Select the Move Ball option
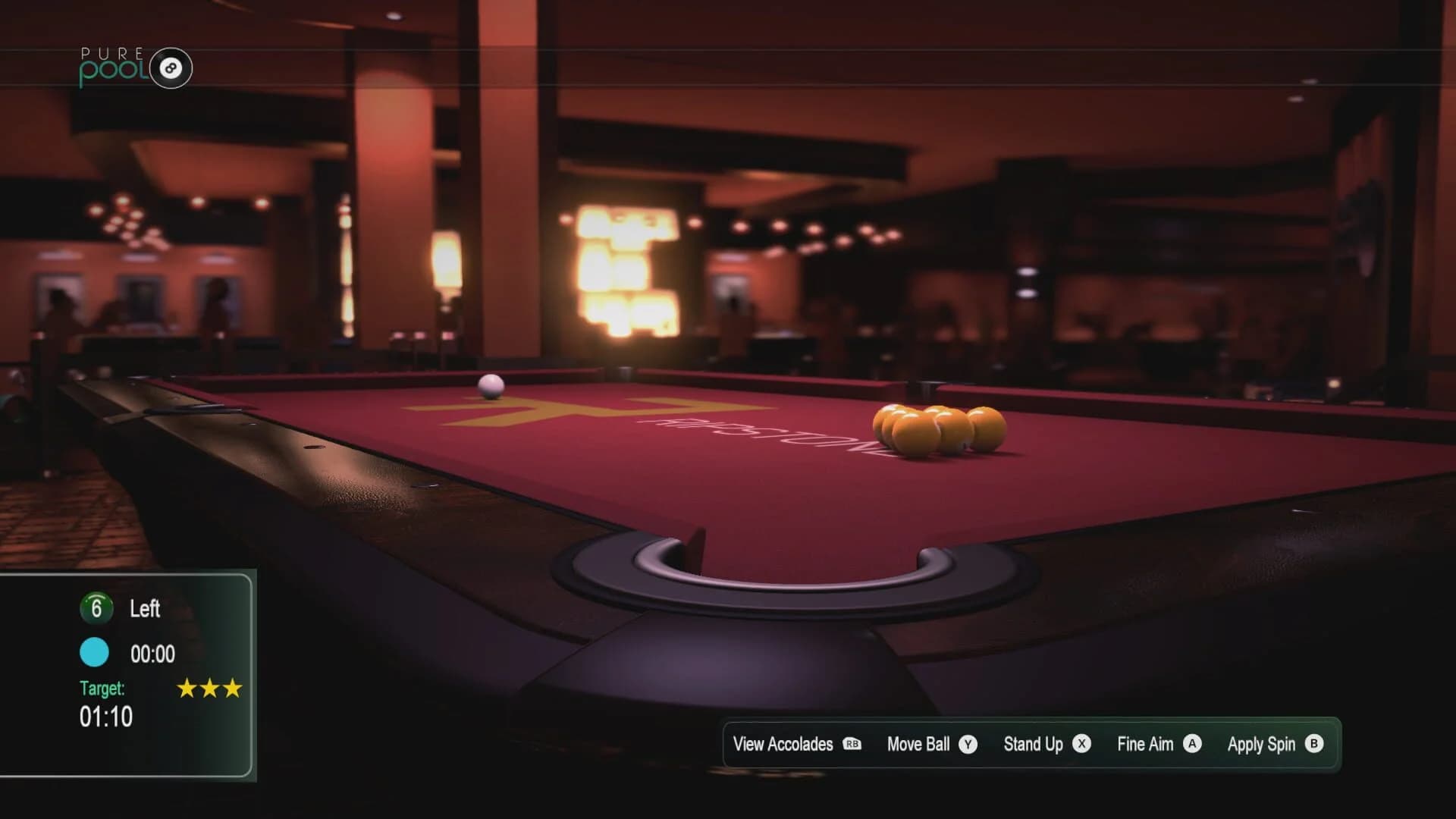 (918, 744)
